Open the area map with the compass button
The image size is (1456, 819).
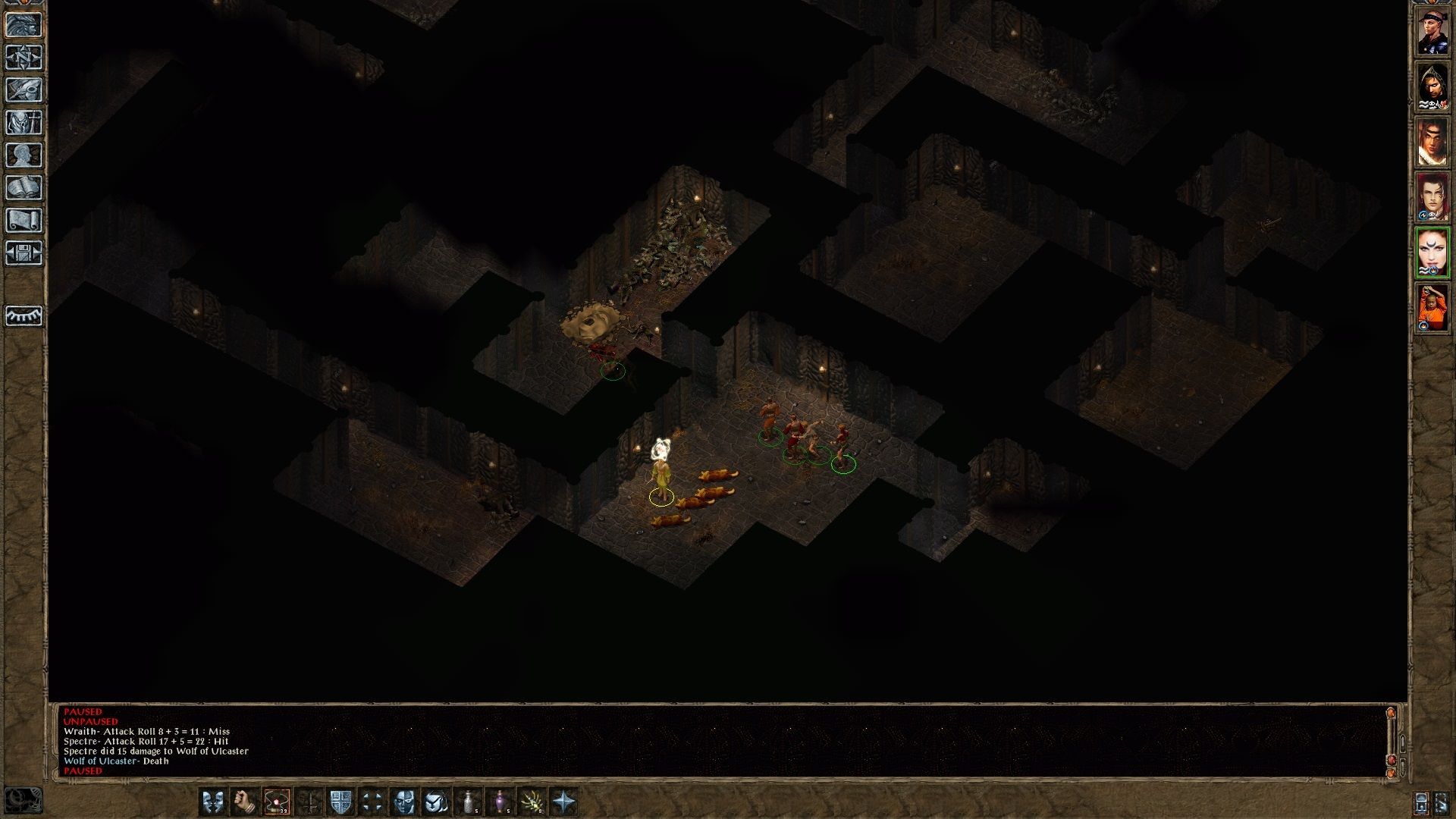(24, 58)
